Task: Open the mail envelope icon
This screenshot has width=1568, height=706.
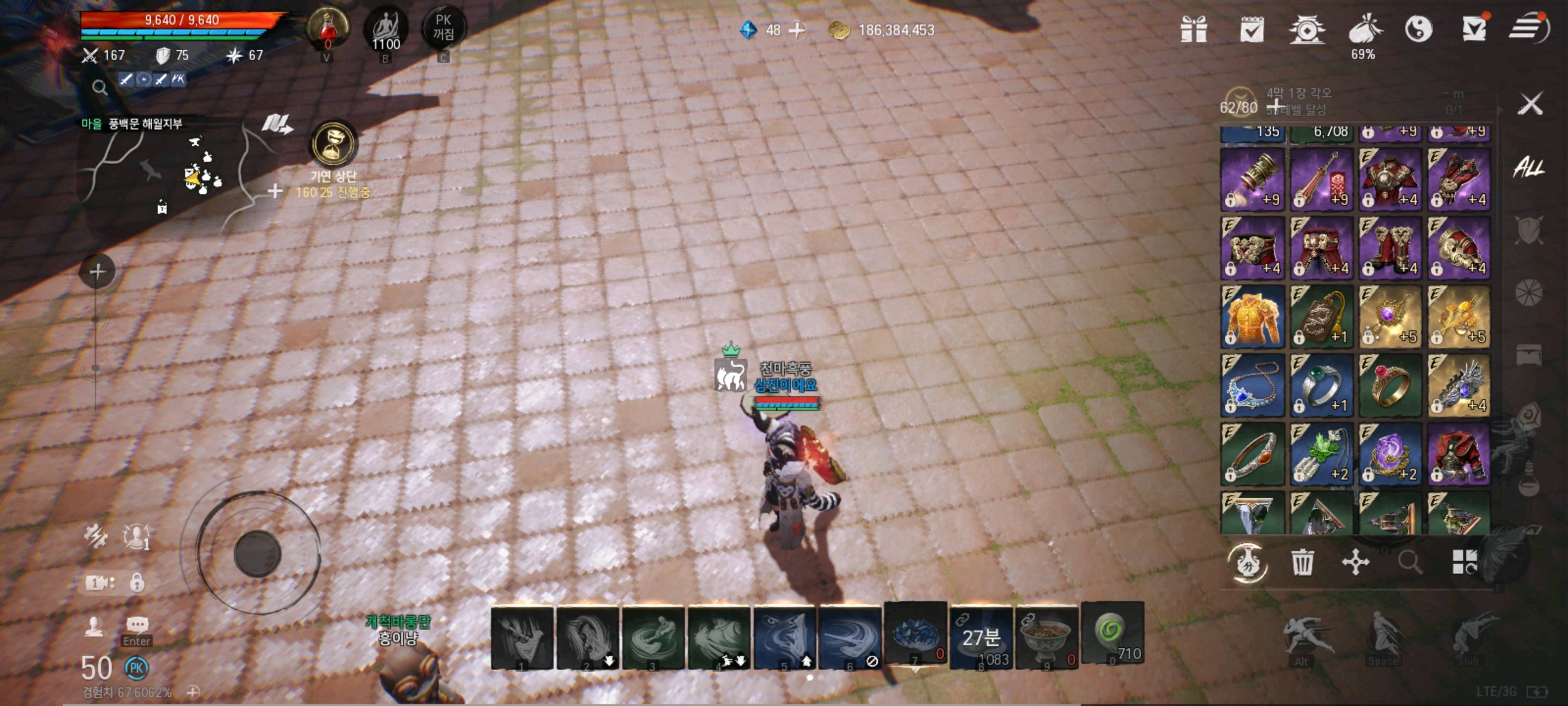Action: coord(1474,28)
